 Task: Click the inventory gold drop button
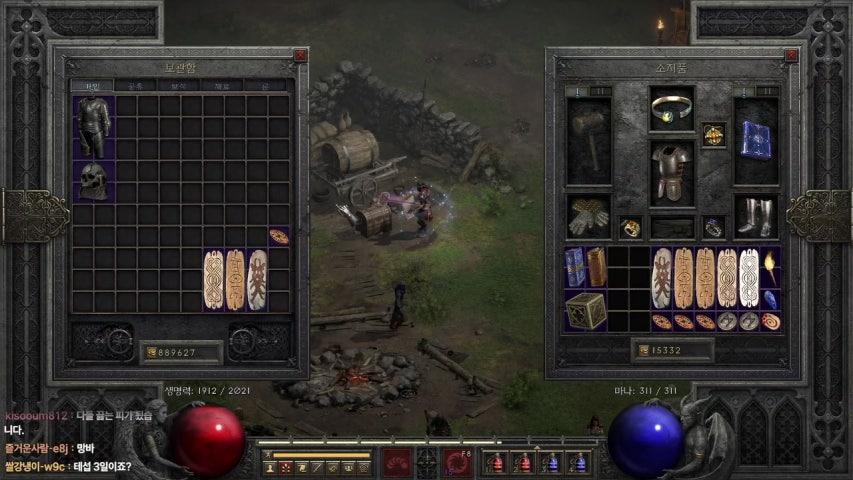tap(642, 350)
